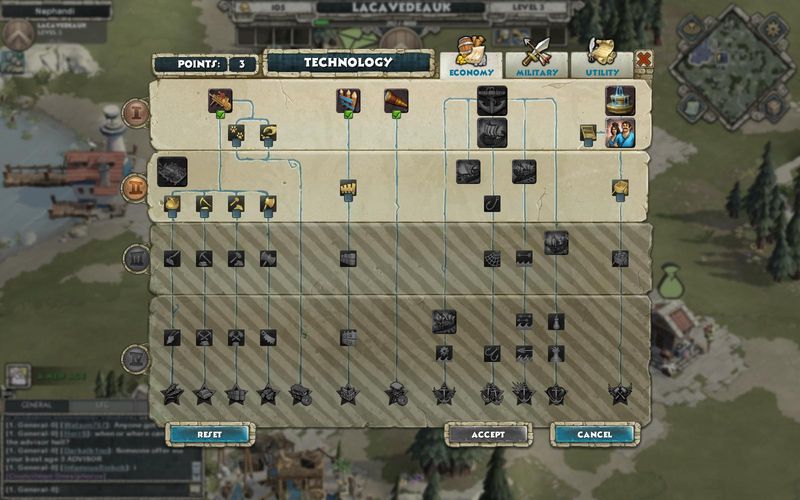Switch to the General chat tab

(36, 406)
